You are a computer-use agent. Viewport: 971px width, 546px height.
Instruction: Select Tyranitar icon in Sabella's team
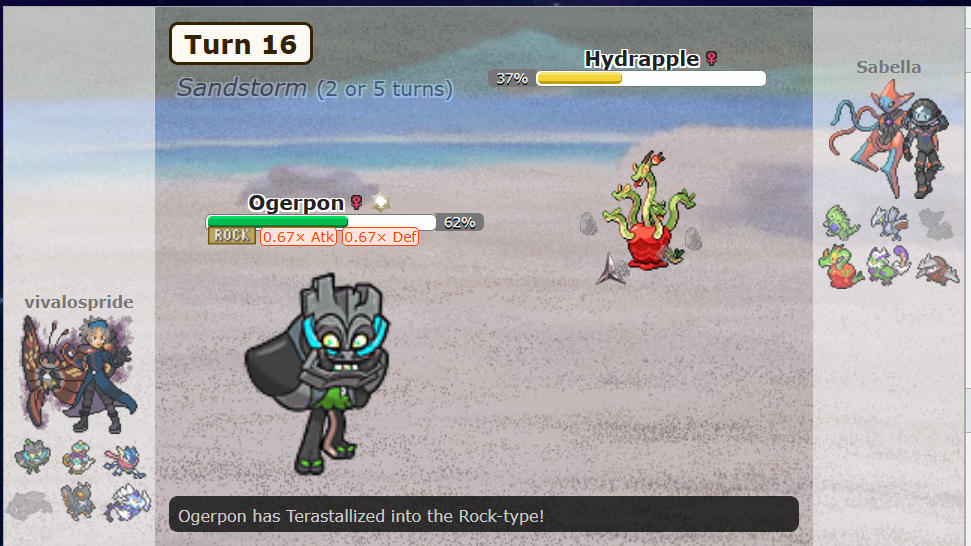point(842,223)
